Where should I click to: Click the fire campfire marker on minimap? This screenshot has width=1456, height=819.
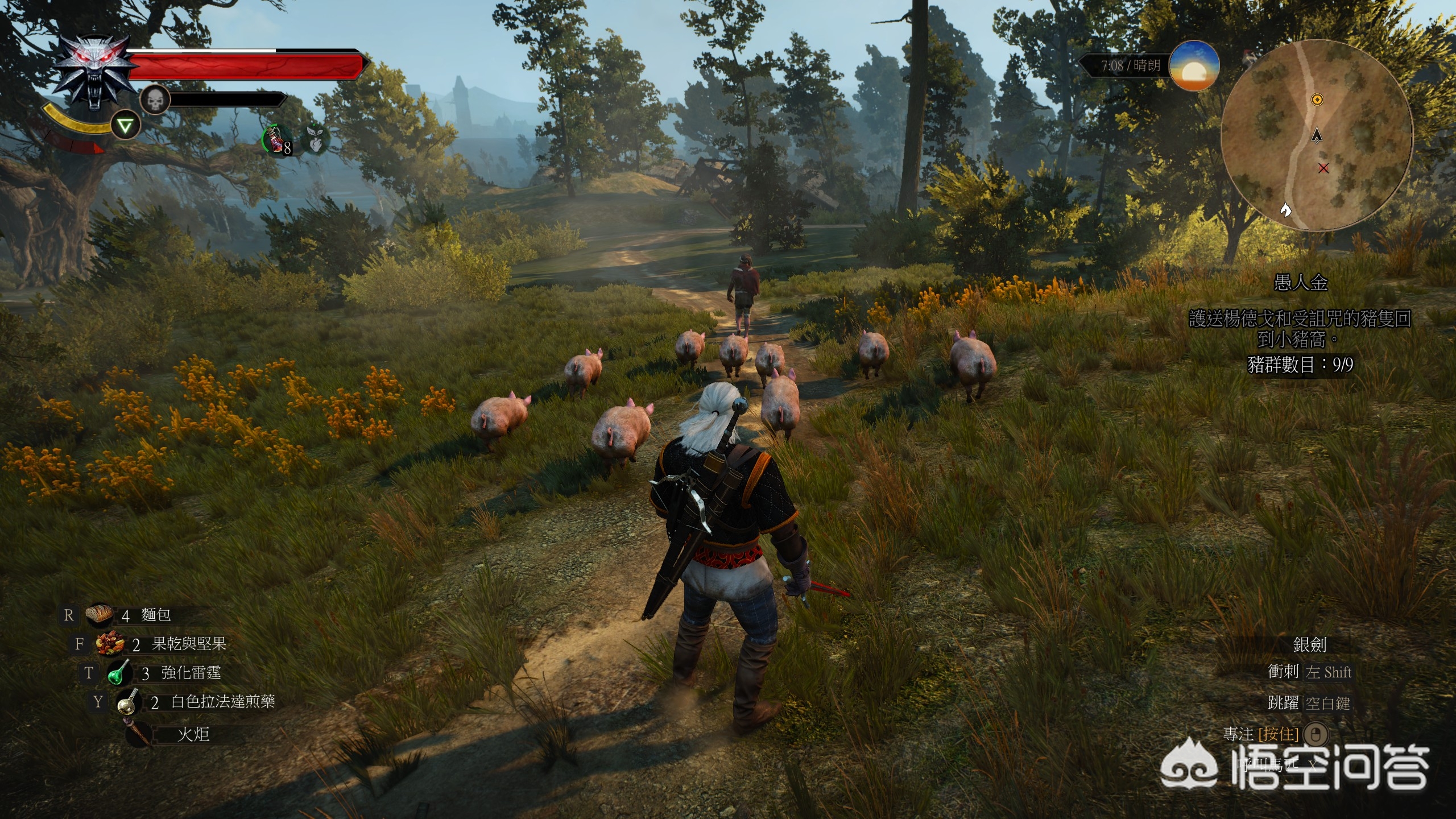[1285, 210]
